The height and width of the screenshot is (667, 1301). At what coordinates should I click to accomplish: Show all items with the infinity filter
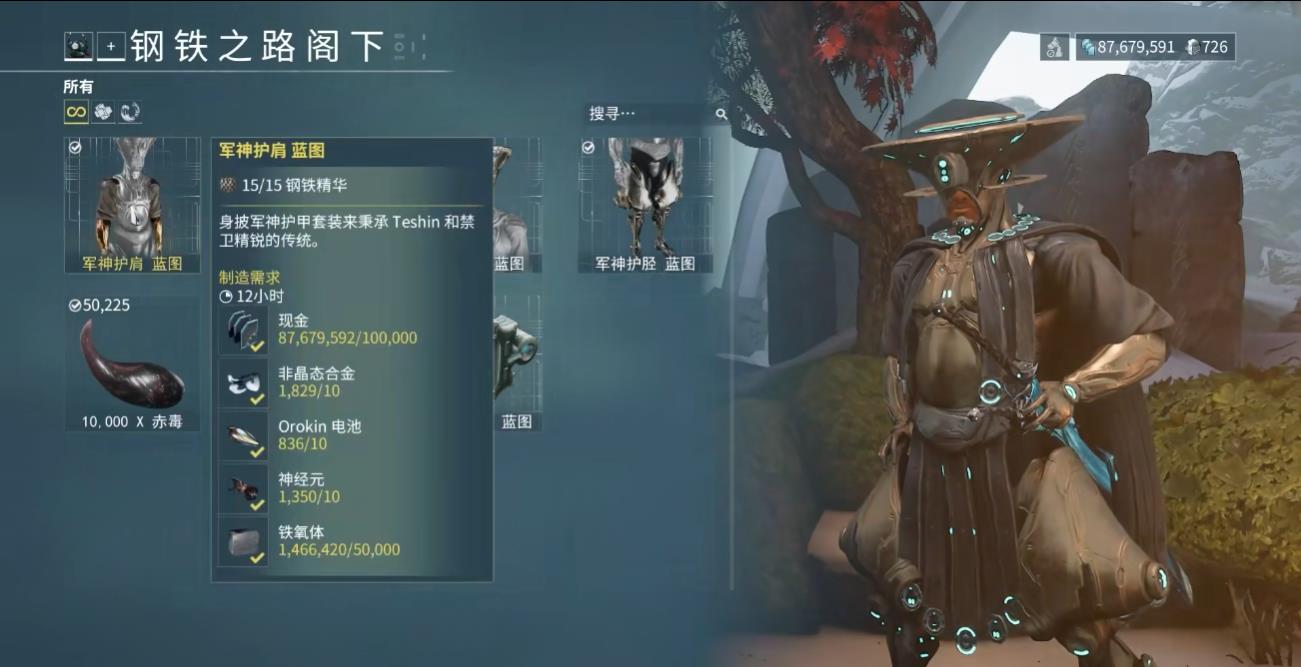coord(76,112)
